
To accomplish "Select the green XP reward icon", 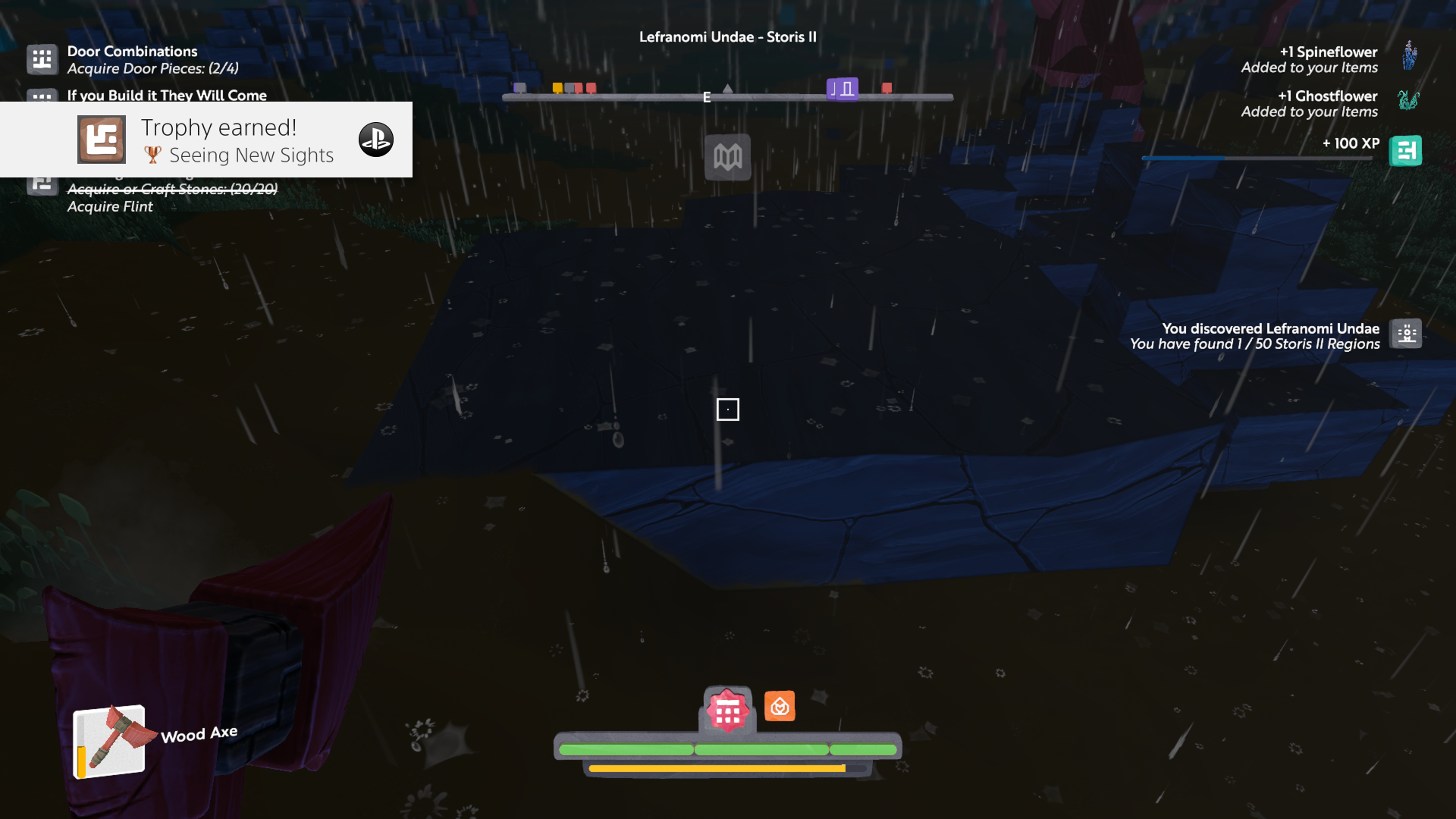I will pos(1407,150).
